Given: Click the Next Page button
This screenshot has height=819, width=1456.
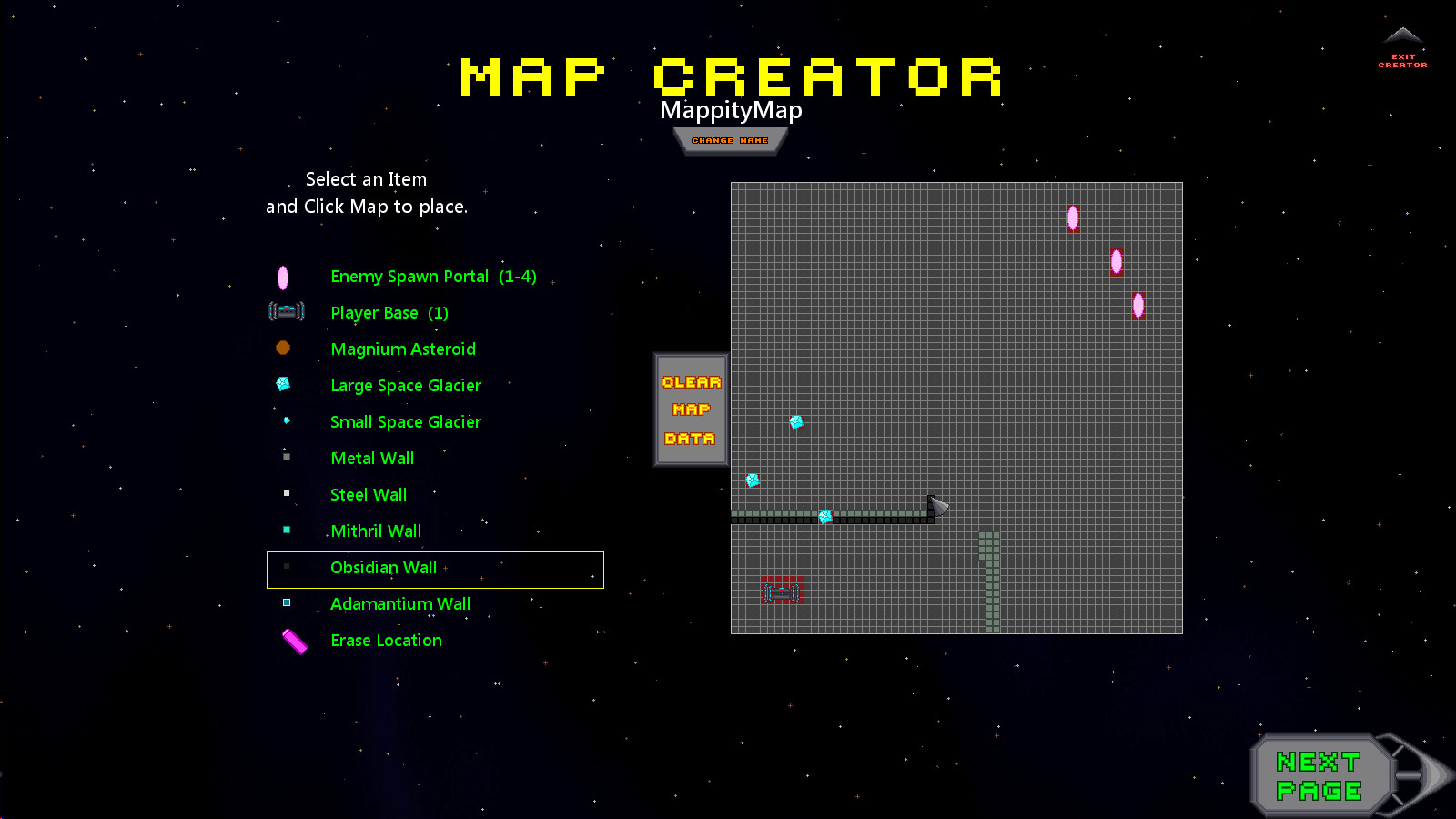Looking at the screenshot, I should [x=1319, y=775].
